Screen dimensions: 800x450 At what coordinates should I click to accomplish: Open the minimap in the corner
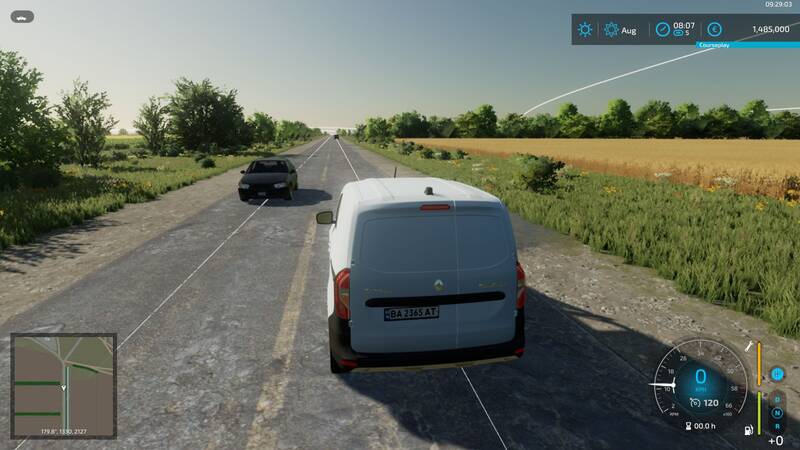pos(63,386)
